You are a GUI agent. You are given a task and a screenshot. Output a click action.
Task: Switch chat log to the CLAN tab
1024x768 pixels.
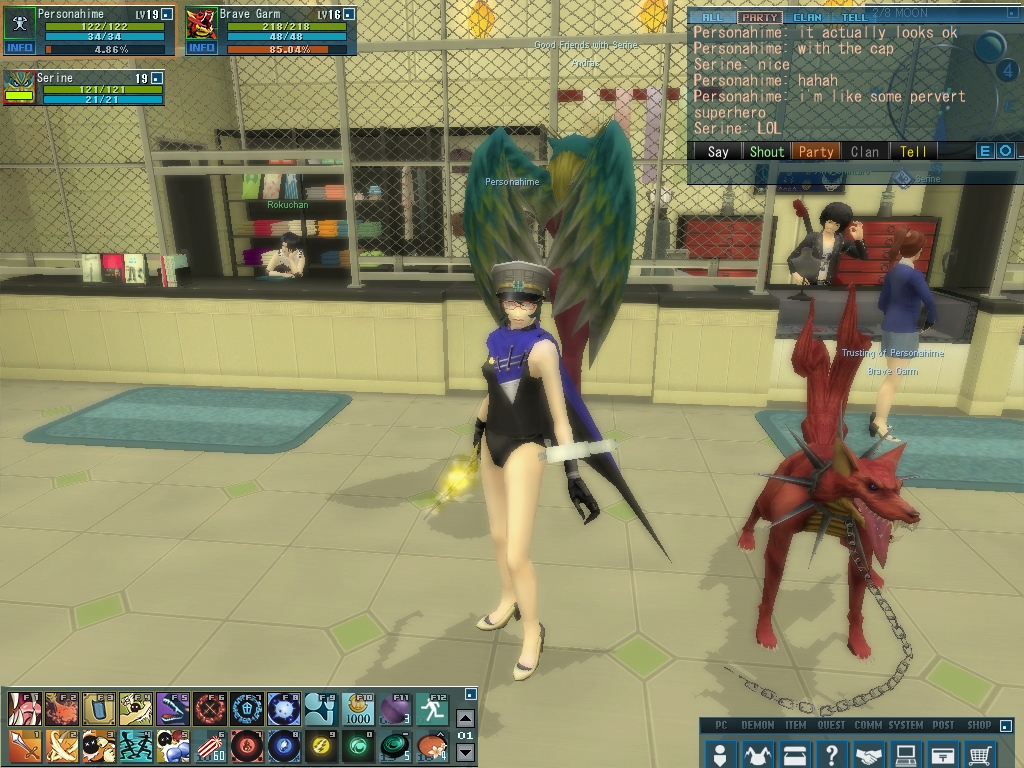[x=807, y=18]
